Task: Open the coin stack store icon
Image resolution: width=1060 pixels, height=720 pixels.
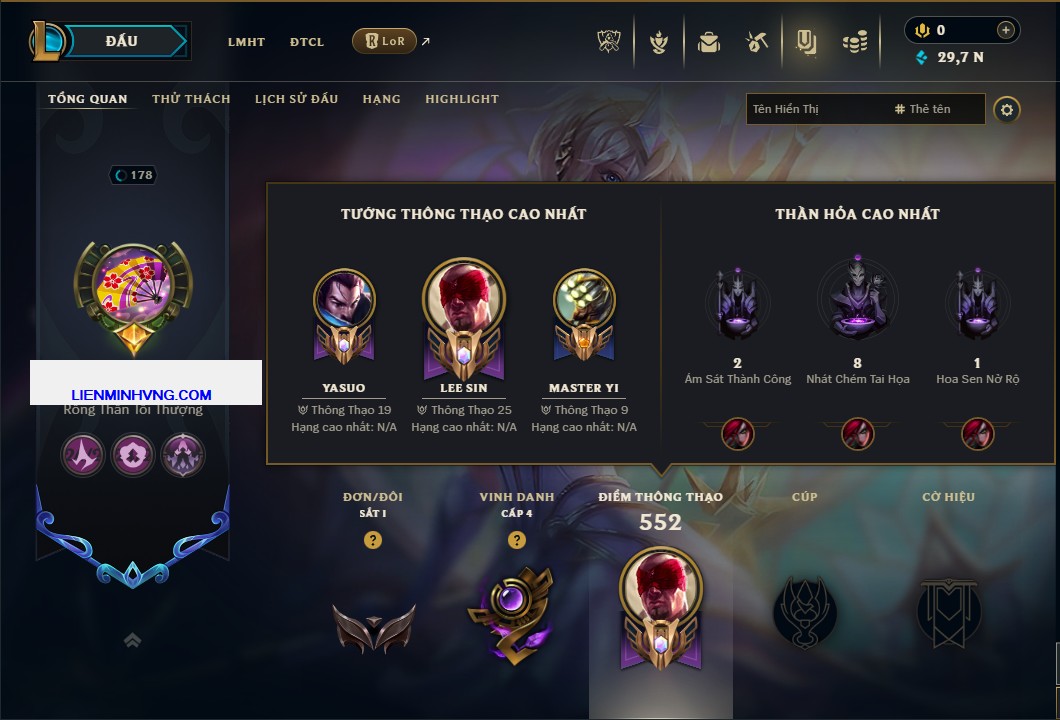Action: pyautogui.click(x=854, y=42)
